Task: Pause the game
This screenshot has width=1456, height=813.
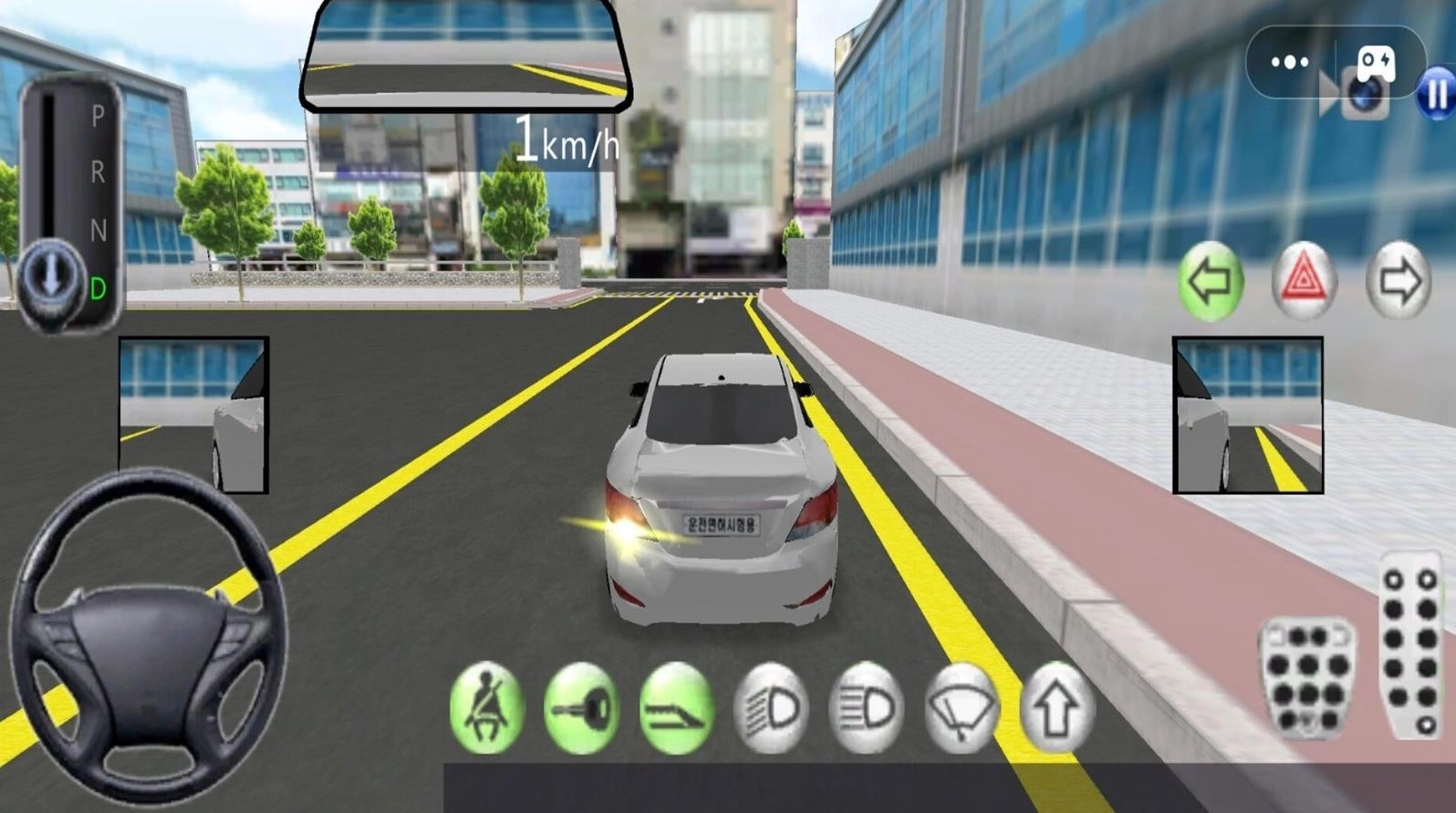Action: [1437, 95]
